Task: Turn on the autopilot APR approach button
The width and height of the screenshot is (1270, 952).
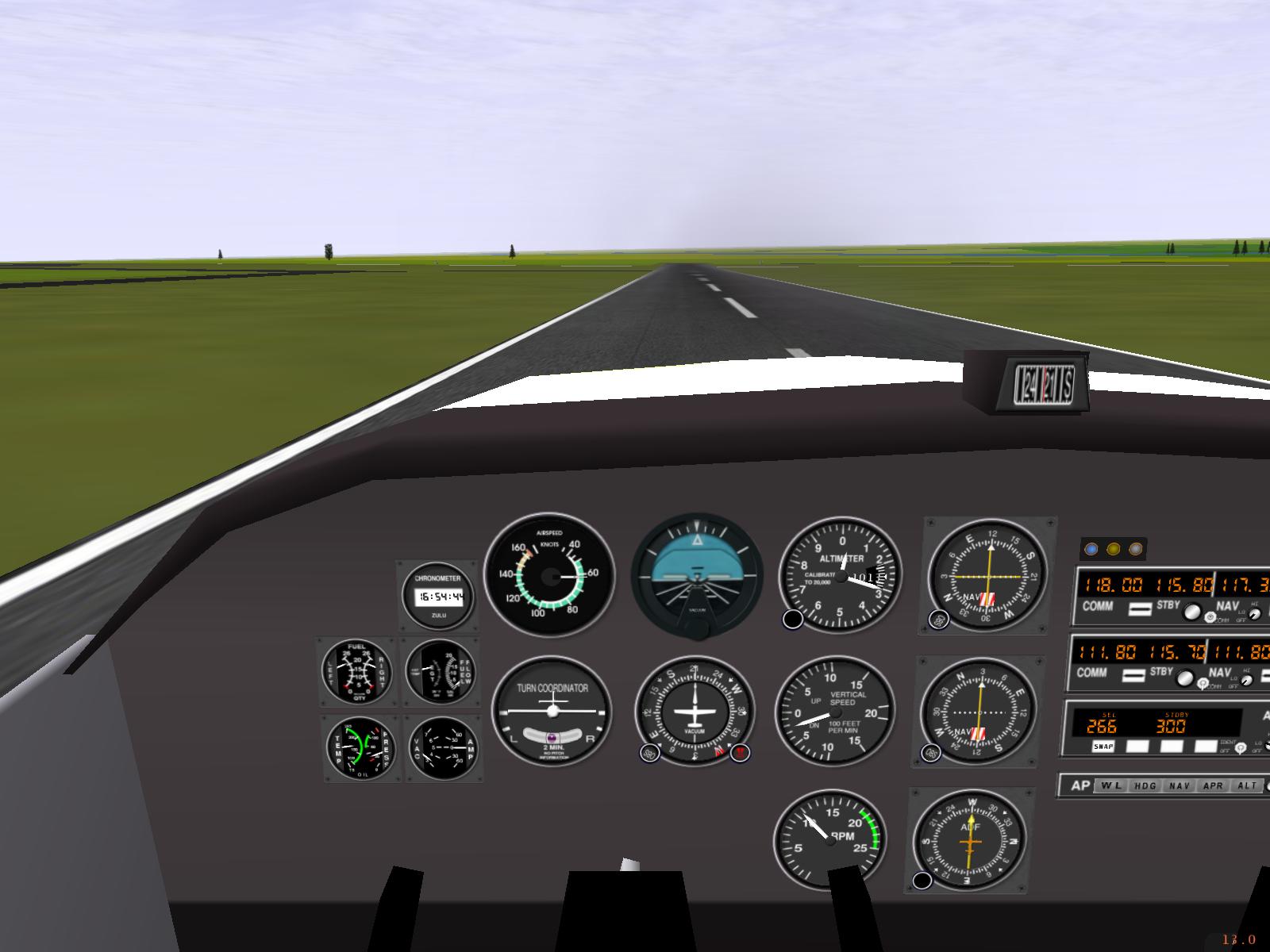Action: point(1214,786)
